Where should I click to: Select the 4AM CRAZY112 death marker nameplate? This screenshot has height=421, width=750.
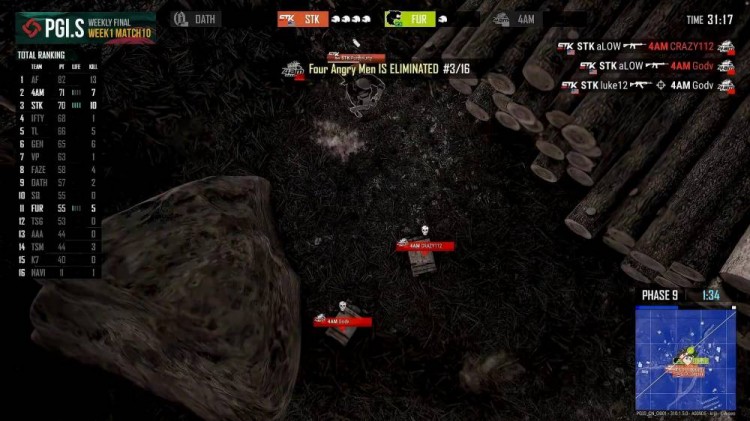(x=425, y=245)
